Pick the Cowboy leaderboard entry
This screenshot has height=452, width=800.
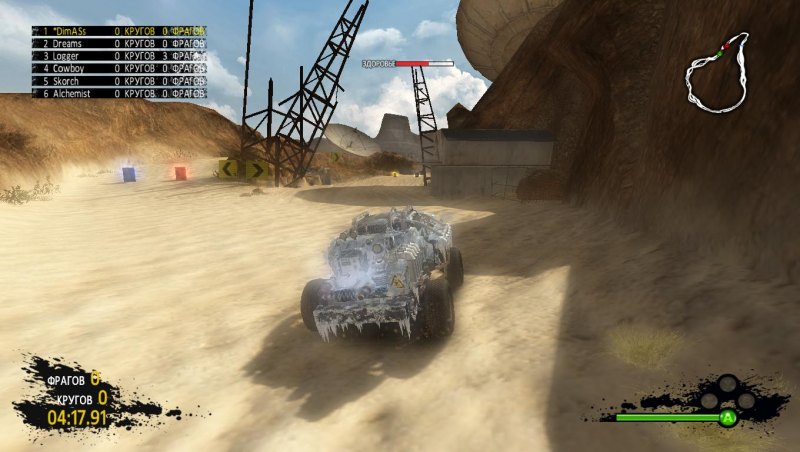click(x=120, y=68)
